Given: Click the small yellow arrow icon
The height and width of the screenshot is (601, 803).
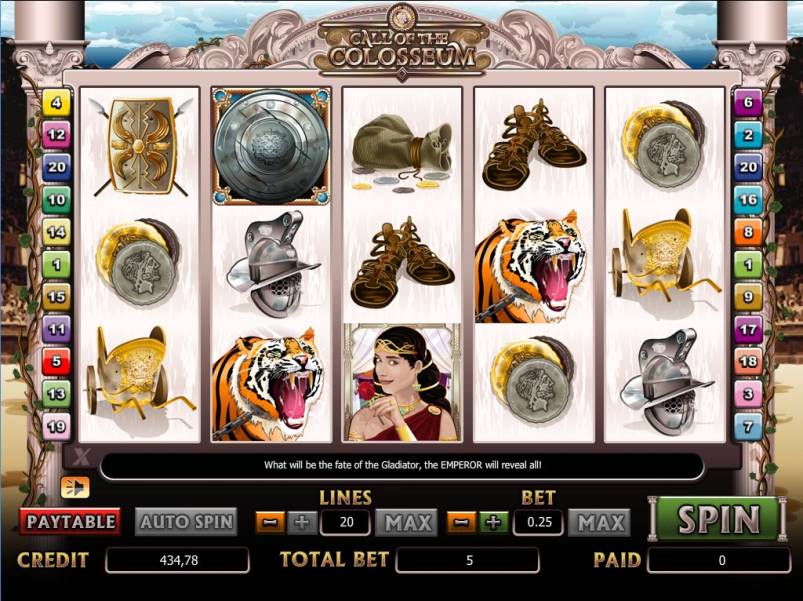Looking at the screenshot, I should [x=73, y=487].
